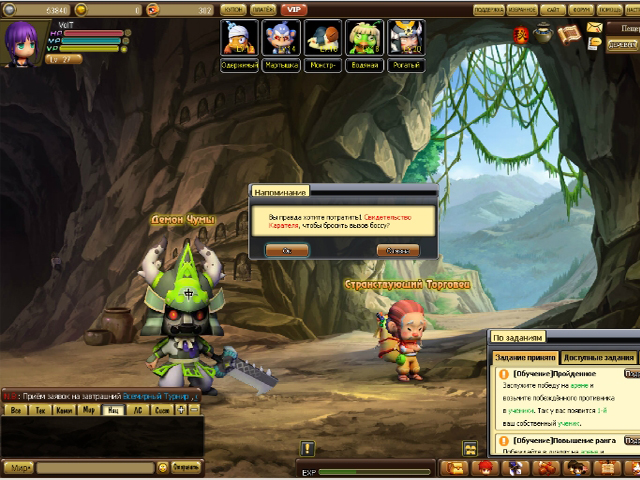Click the player avatar portrait

[x=22, y=42]
